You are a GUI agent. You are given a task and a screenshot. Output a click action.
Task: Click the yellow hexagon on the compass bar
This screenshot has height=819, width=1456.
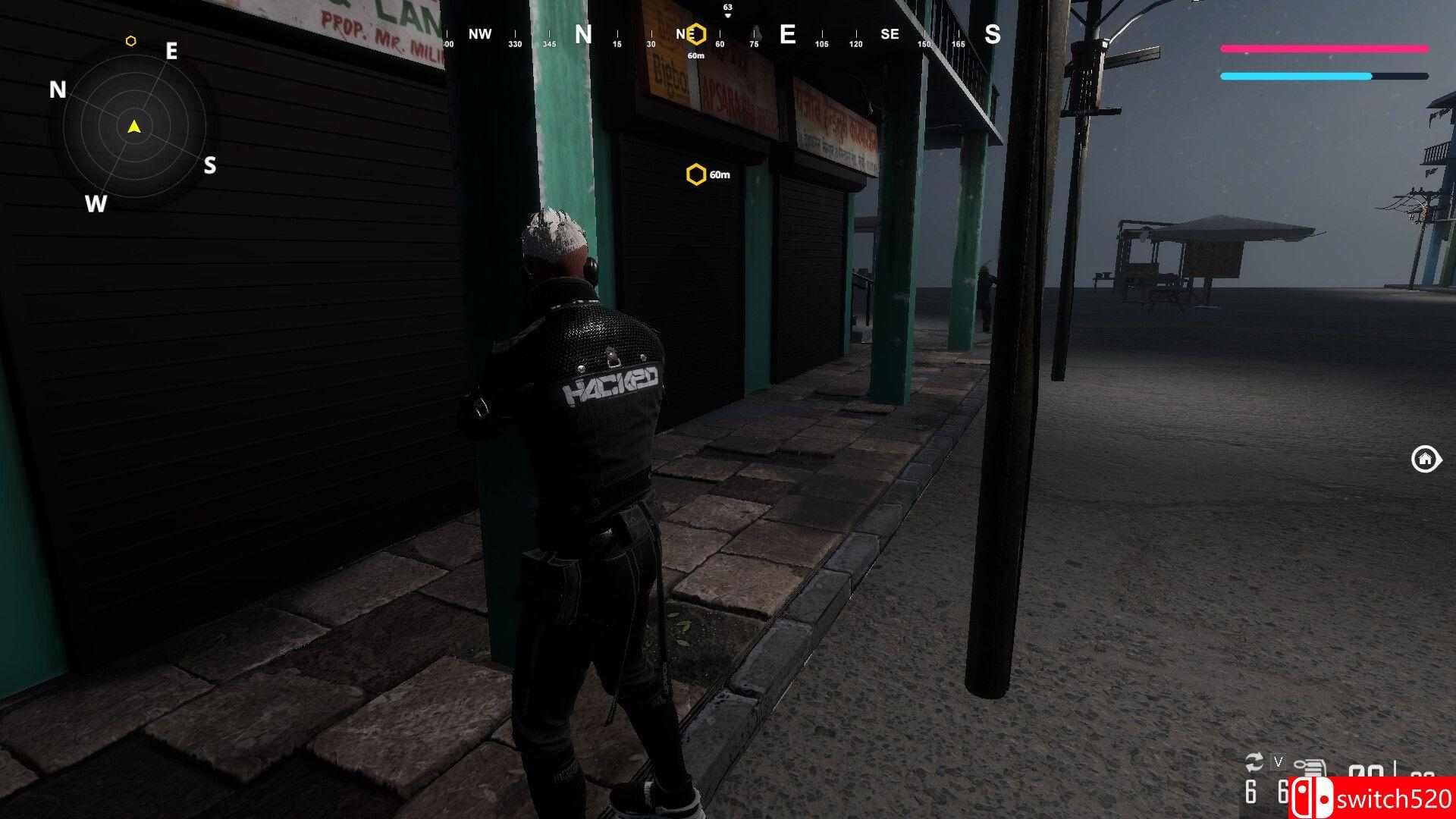click(696, 34)
